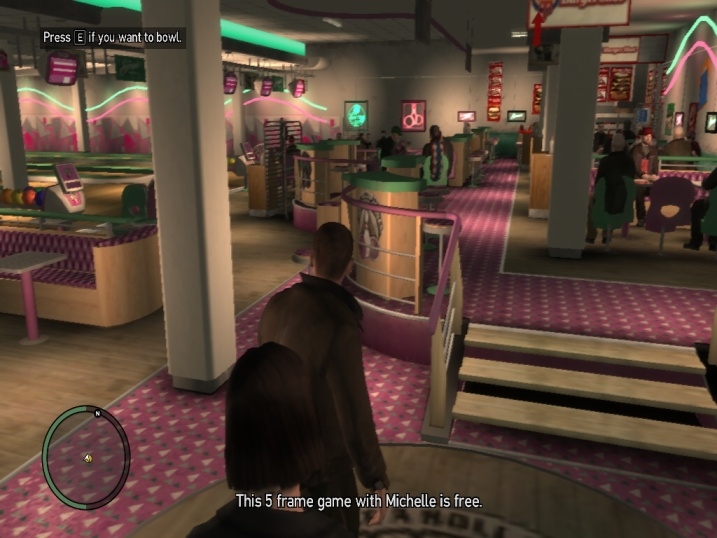Click the circular radar minimap
Viewport: 717px width, 538px height.
tap(87, 456)
